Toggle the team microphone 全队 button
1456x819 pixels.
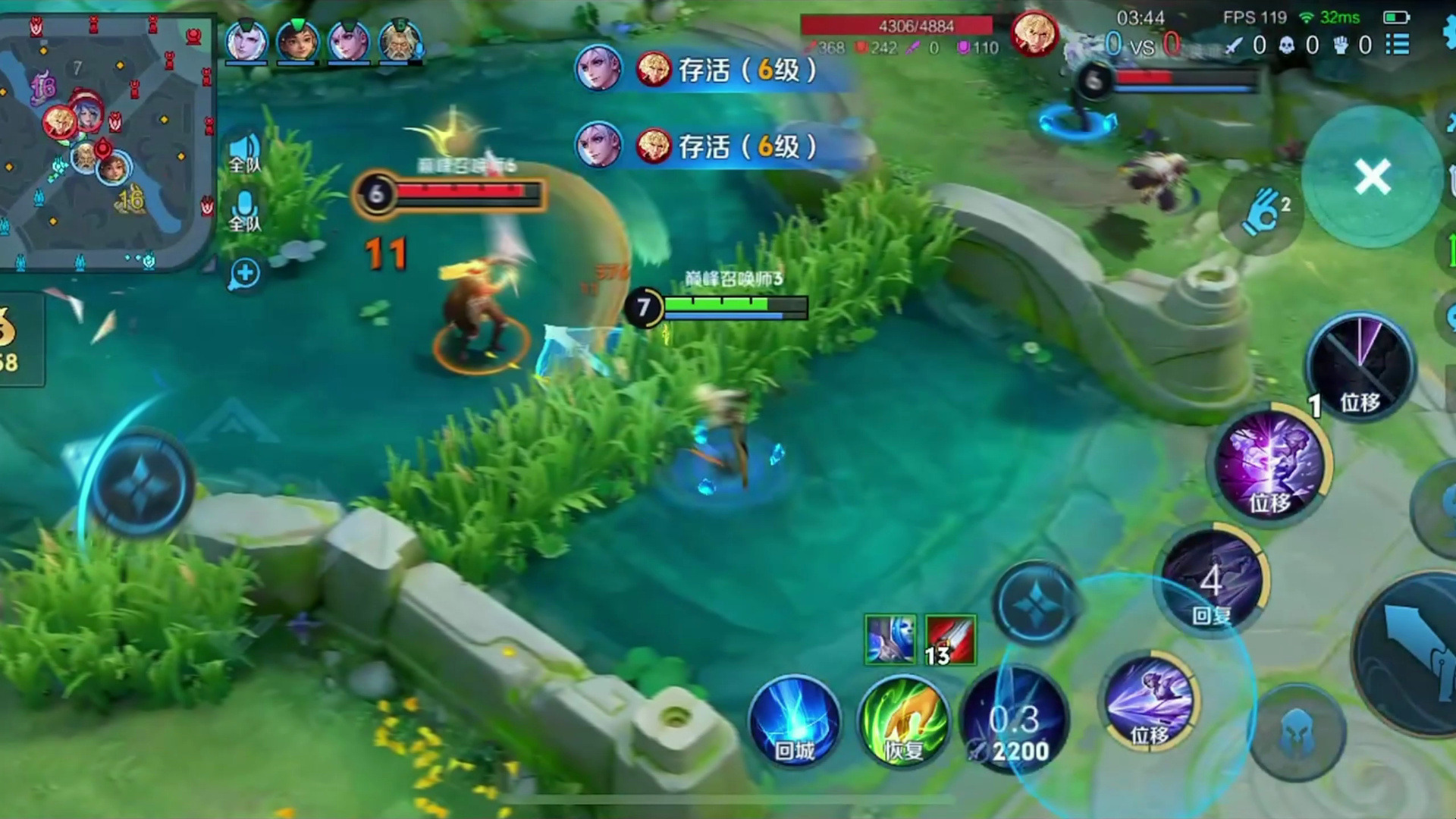244,210
